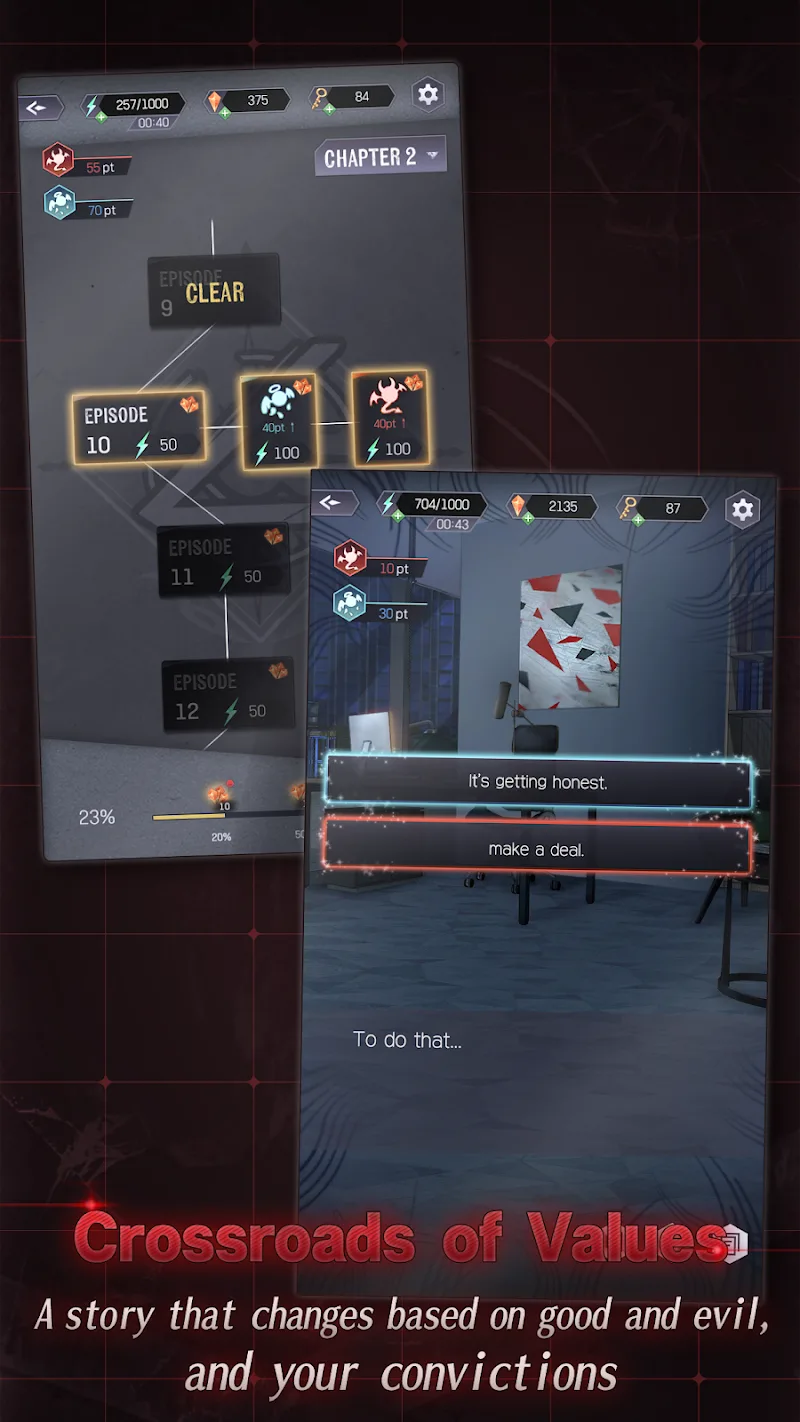Image resolution: width=800 pixels, height=1422 pixels.
Task: Choose the red devil branch card
Action: coord(389,416)
